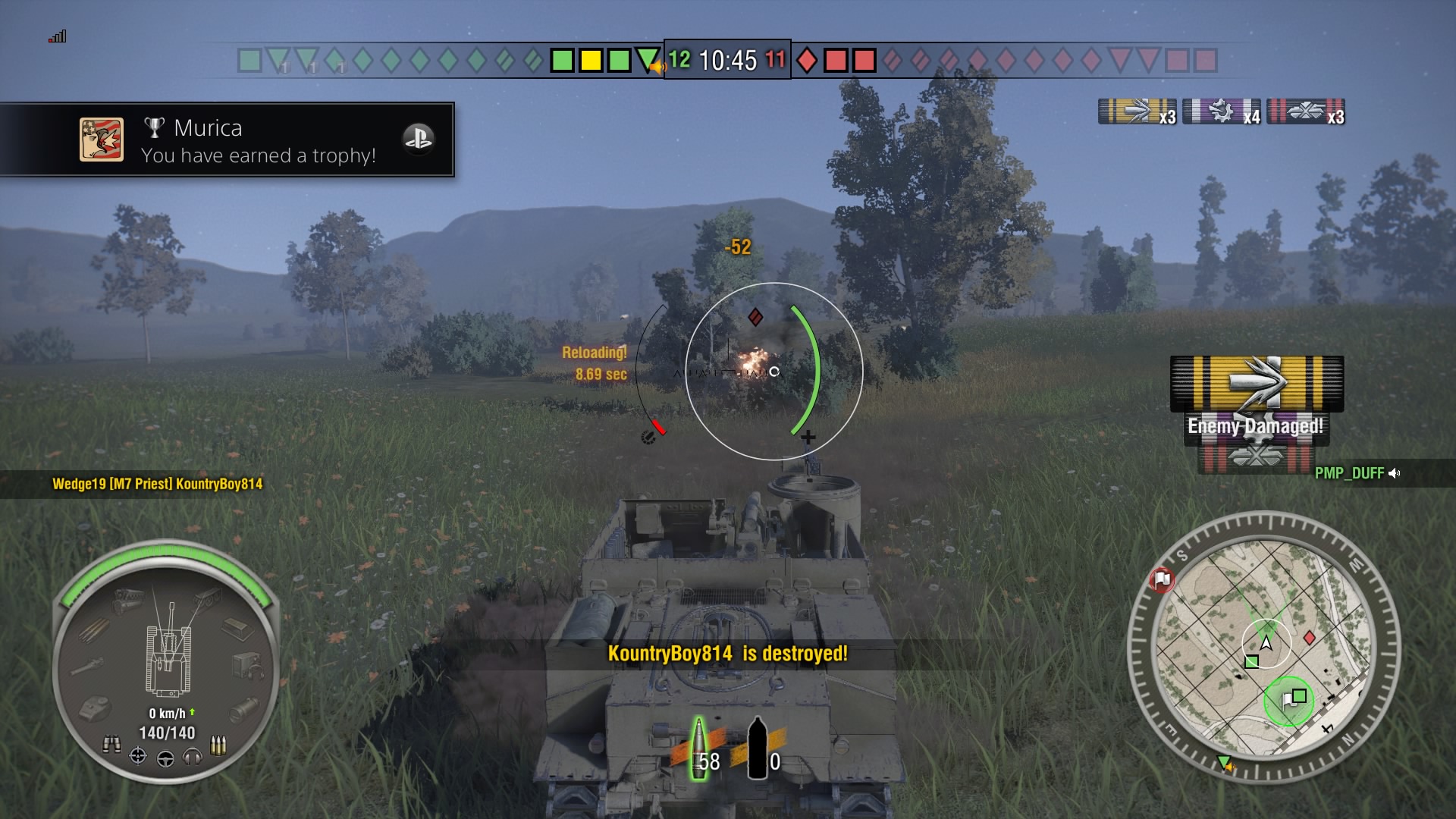Click the radio module icon on the damage panel
Image resolution: width=1456 pixels, height=819 pixels.
point(249,667)
